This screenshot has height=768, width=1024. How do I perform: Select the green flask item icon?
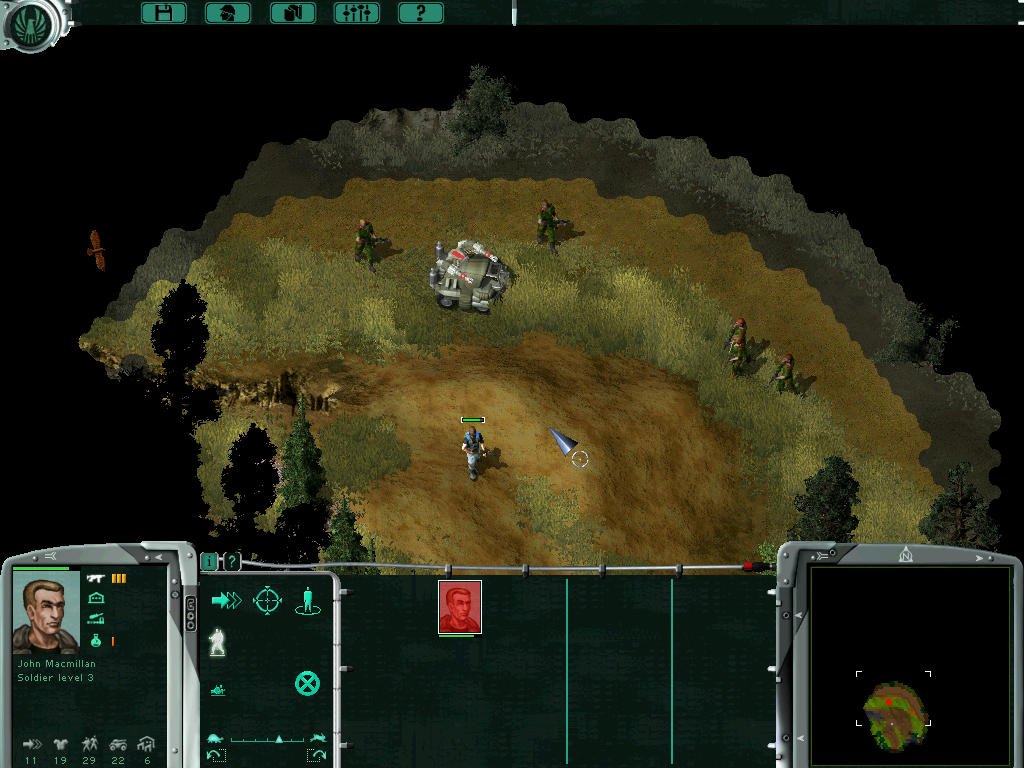point(97,640)
